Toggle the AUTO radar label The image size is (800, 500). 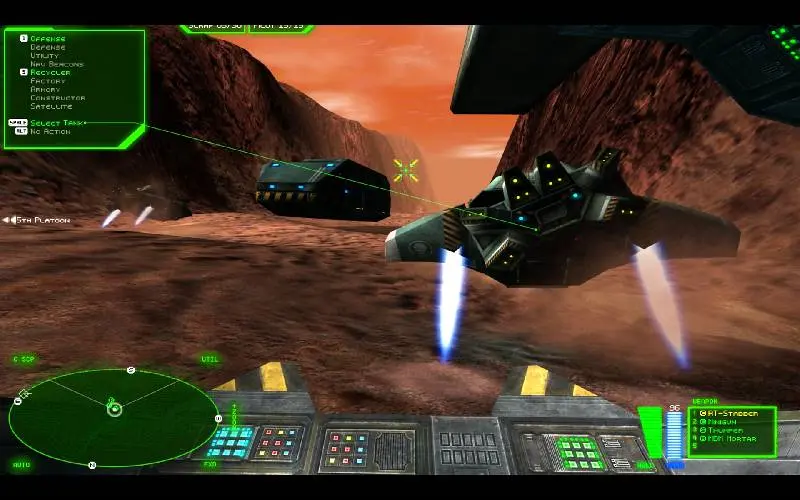pyautogui.click(x=21, y=465)
